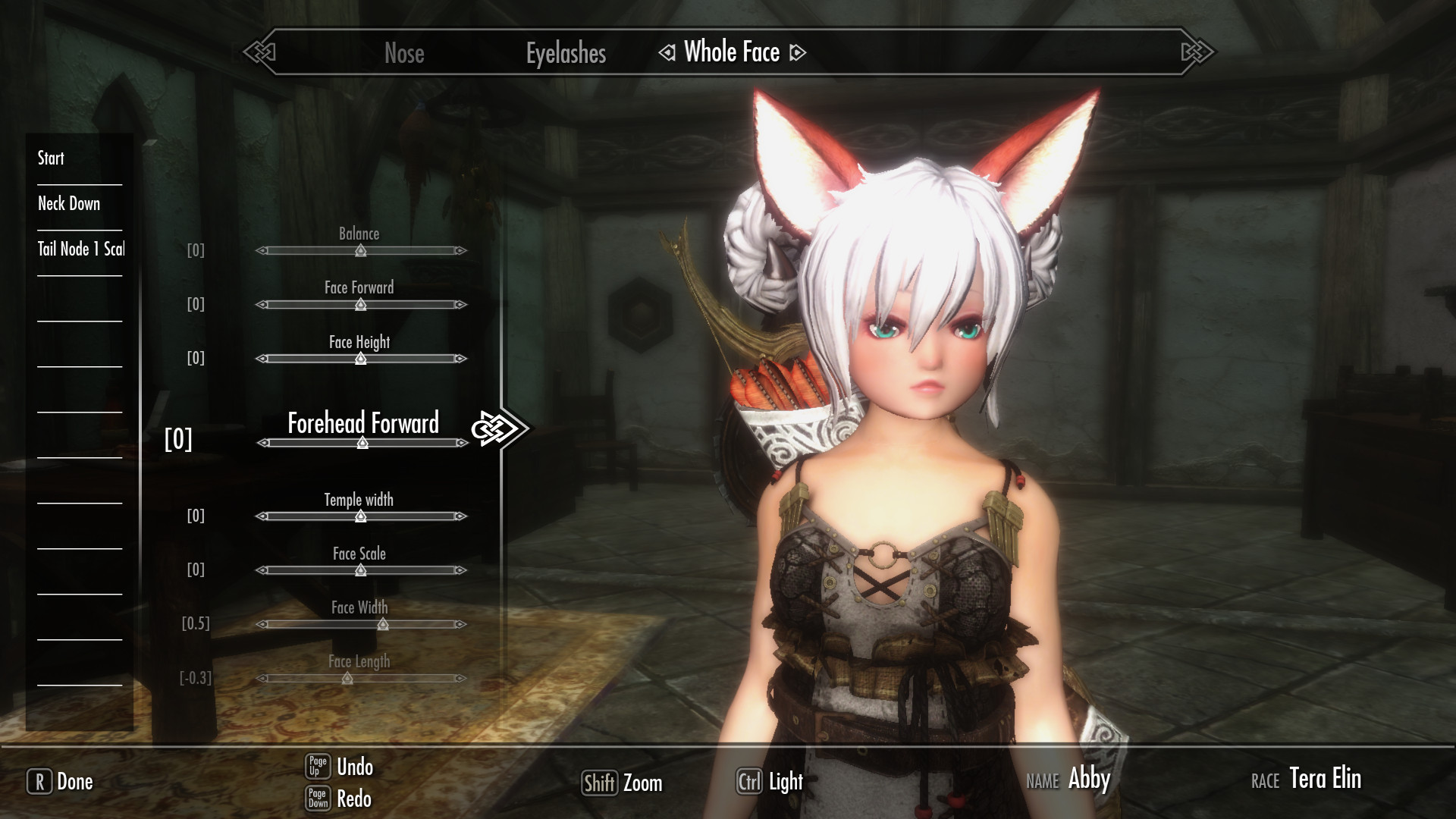Adjust the Face Length slider
1456x819 pixels.
tap(347, 679)
